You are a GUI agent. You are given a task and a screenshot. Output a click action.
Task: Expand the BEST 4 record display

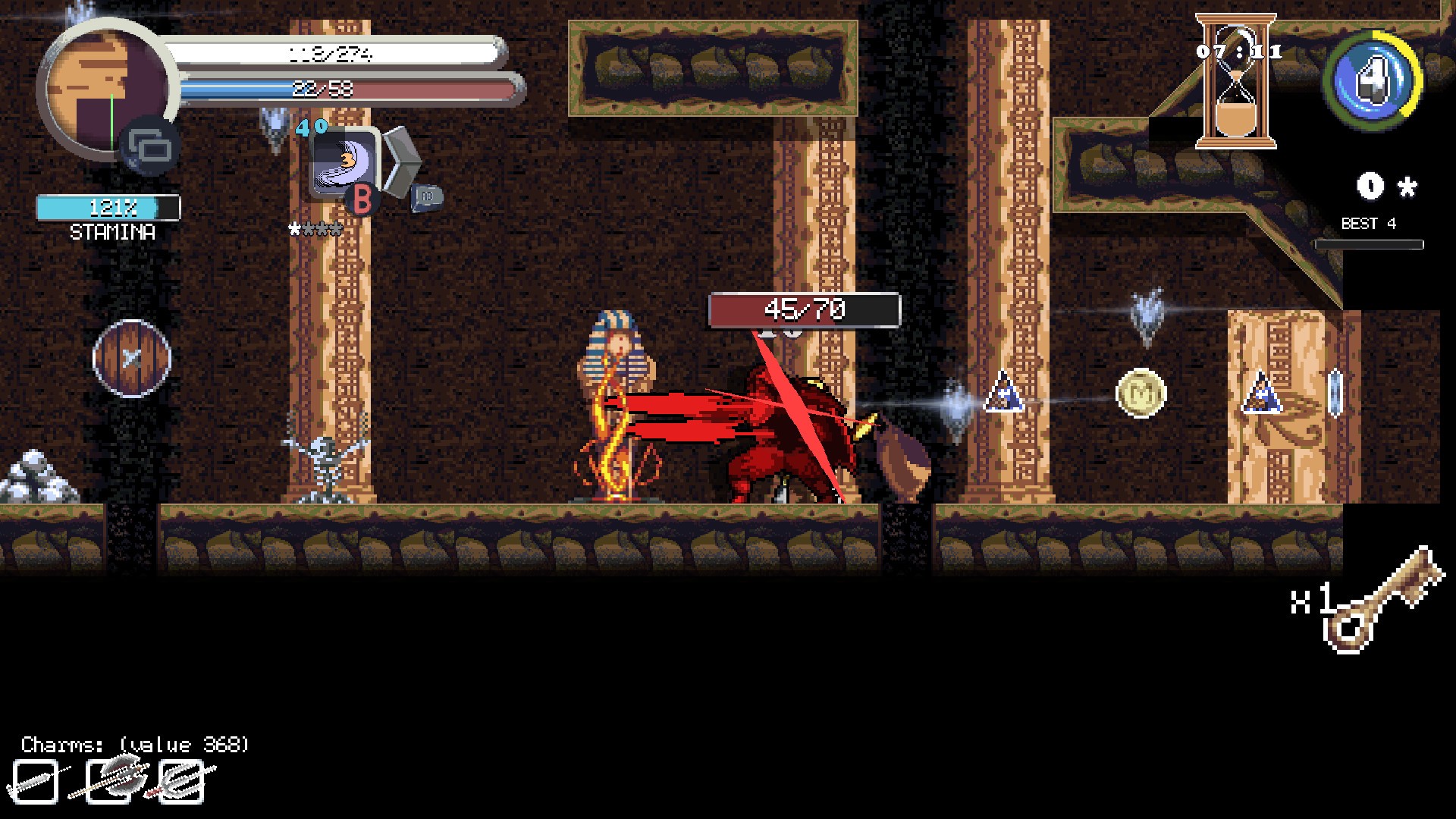click(1370, 224)
